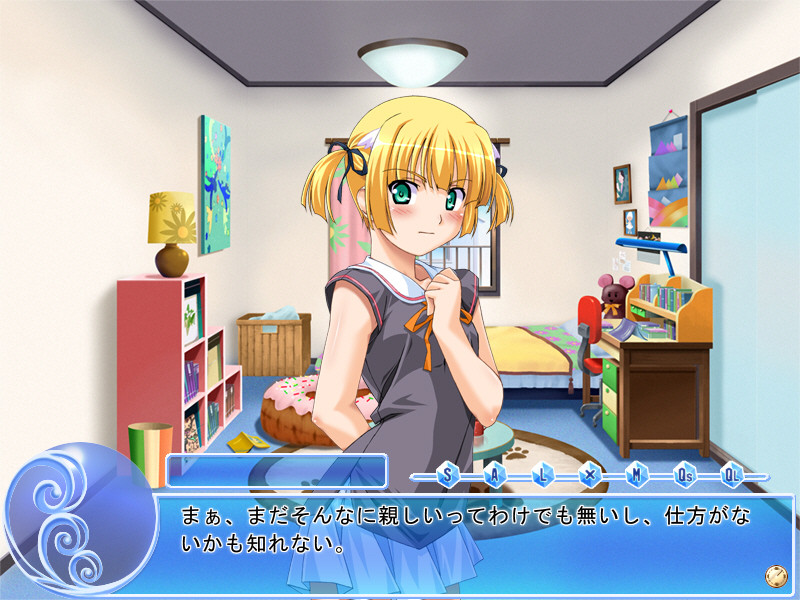Open the L (Load) hexagon button
The width and height of the screenshot is (800, 600).
pyautogui.click(x=542, y=475)
